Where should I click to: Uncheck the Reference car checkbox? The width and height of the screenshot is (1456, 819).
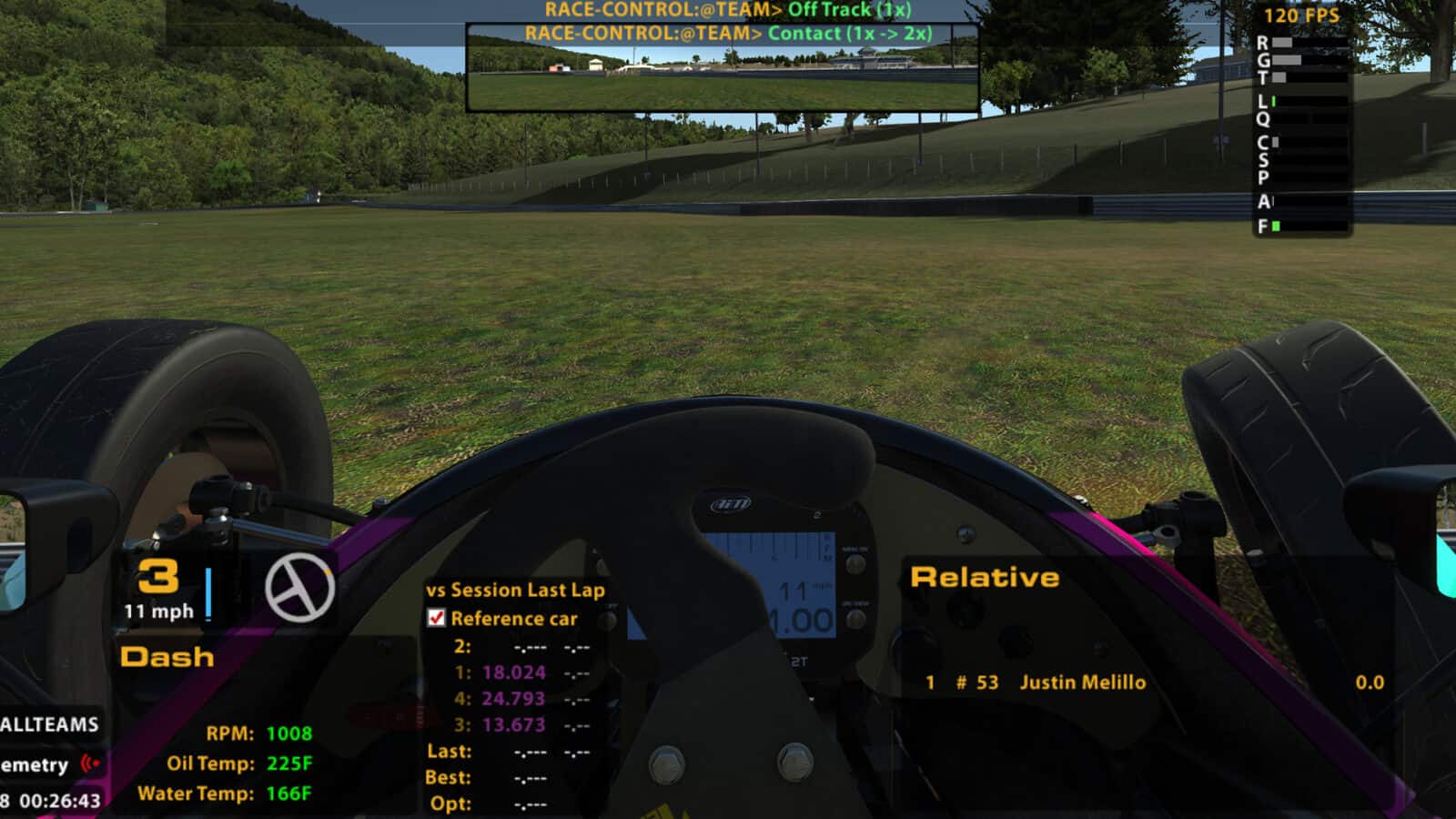coord(435,619)
